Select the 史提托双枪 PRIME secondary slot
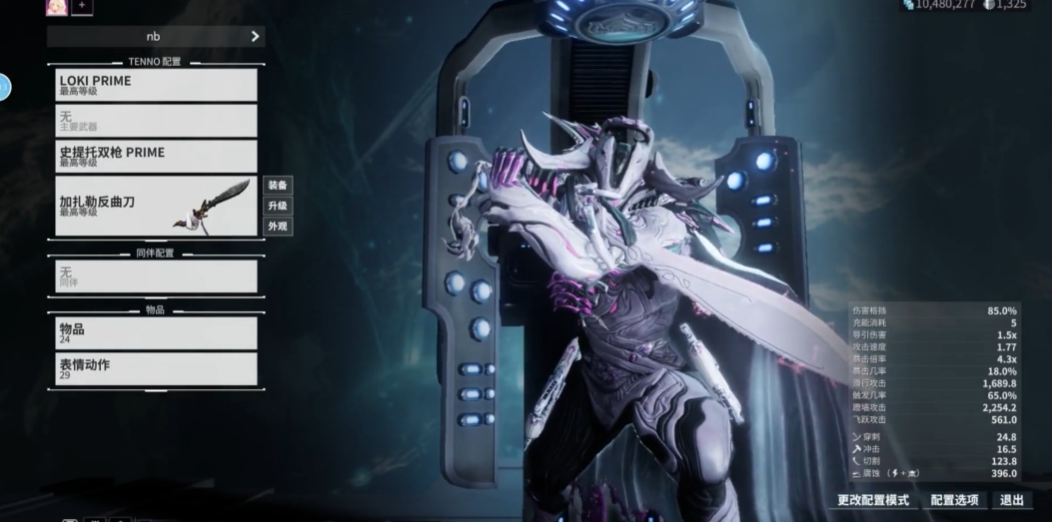The width and height of the screenshot is (1052, 522). point(156,156)
